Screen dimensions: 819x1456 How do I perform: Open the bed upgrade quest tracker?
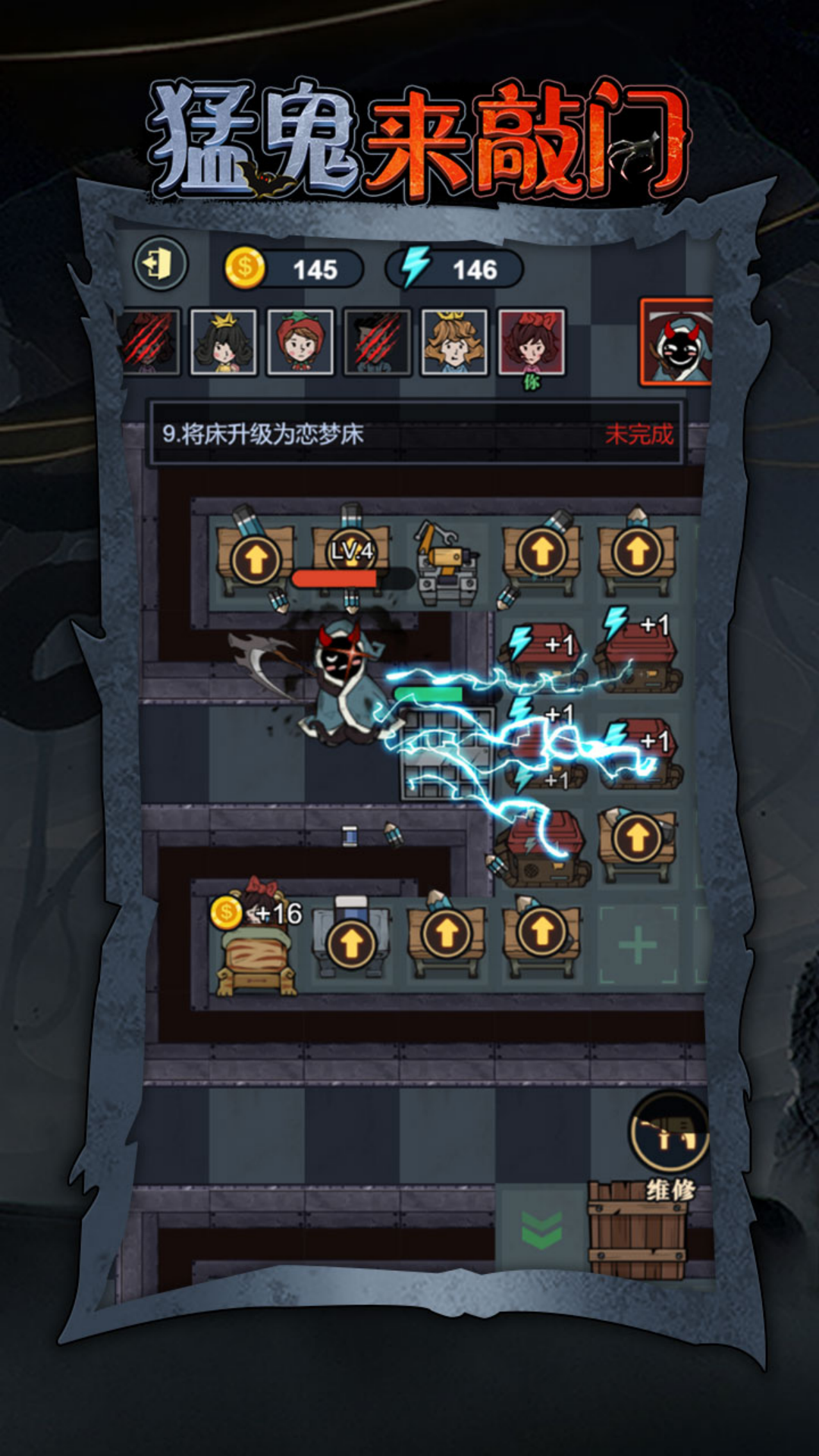click(x=416, y=434)
